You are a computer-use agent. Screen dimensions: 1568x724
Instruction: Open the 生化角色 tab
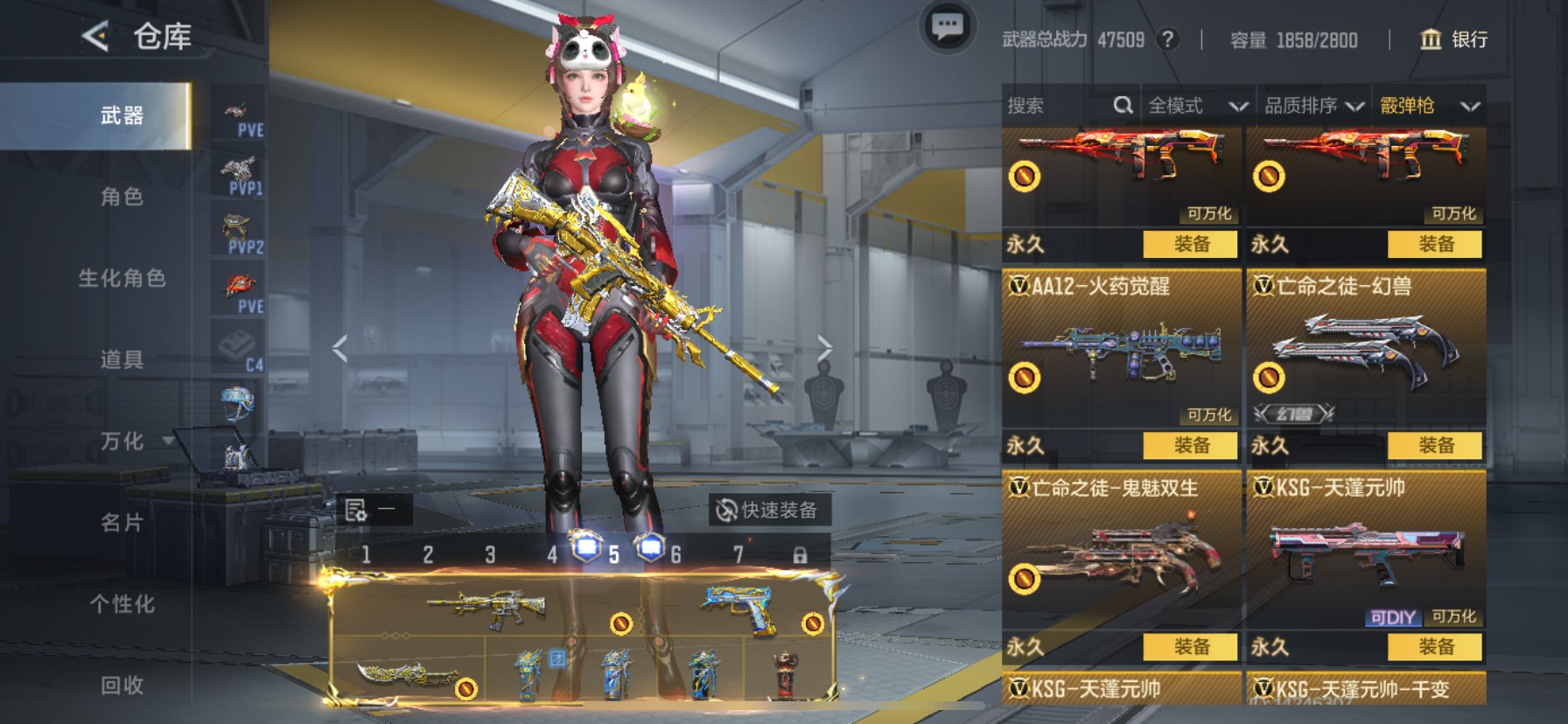point(122,278)
